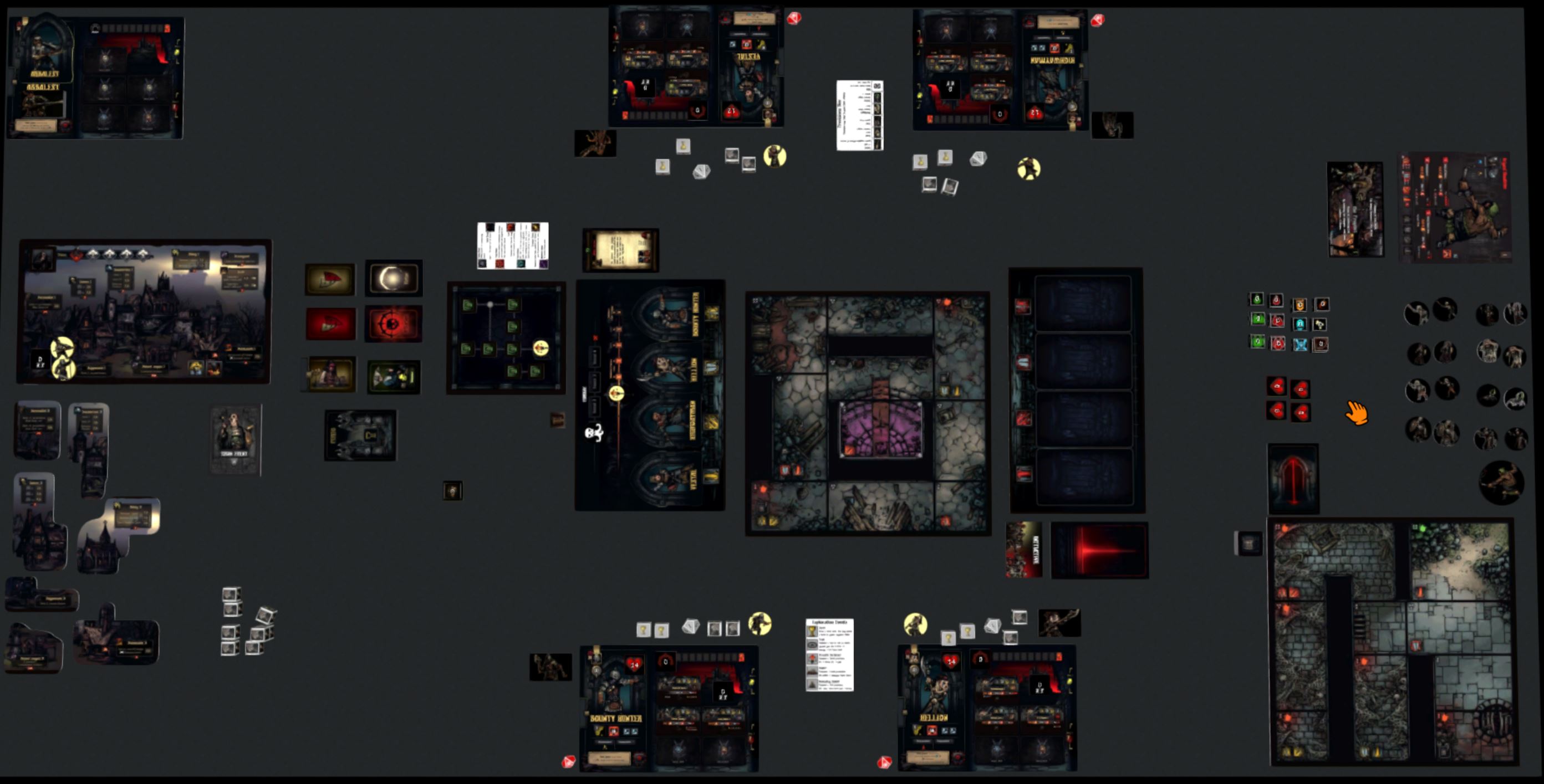Select the purple stained-glass dungeon room tile
This screenshot has height=784, width=1544.
(880, 429)
